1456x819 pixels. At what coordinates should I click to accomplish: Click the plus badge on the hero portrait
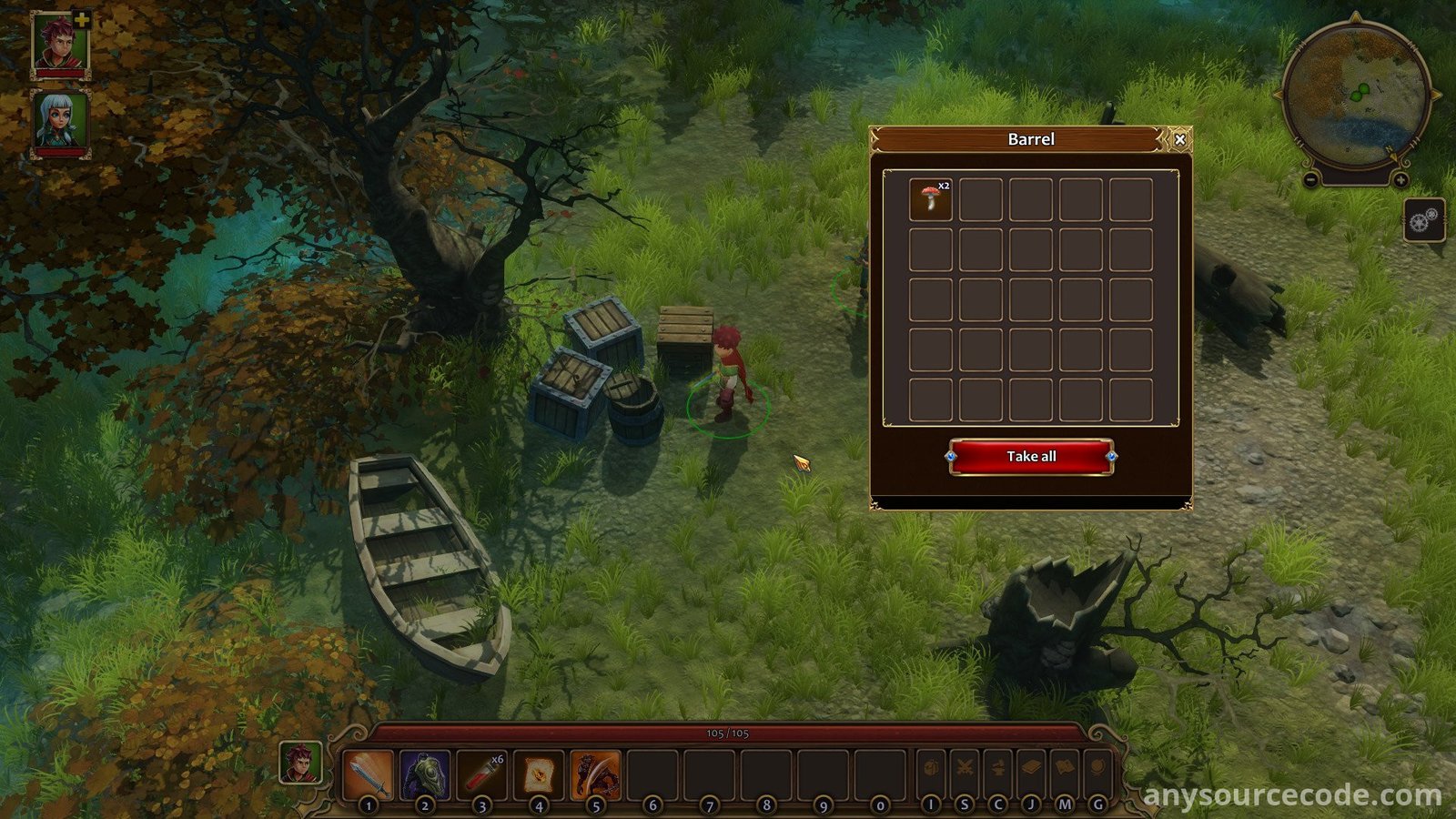(82, 19)
